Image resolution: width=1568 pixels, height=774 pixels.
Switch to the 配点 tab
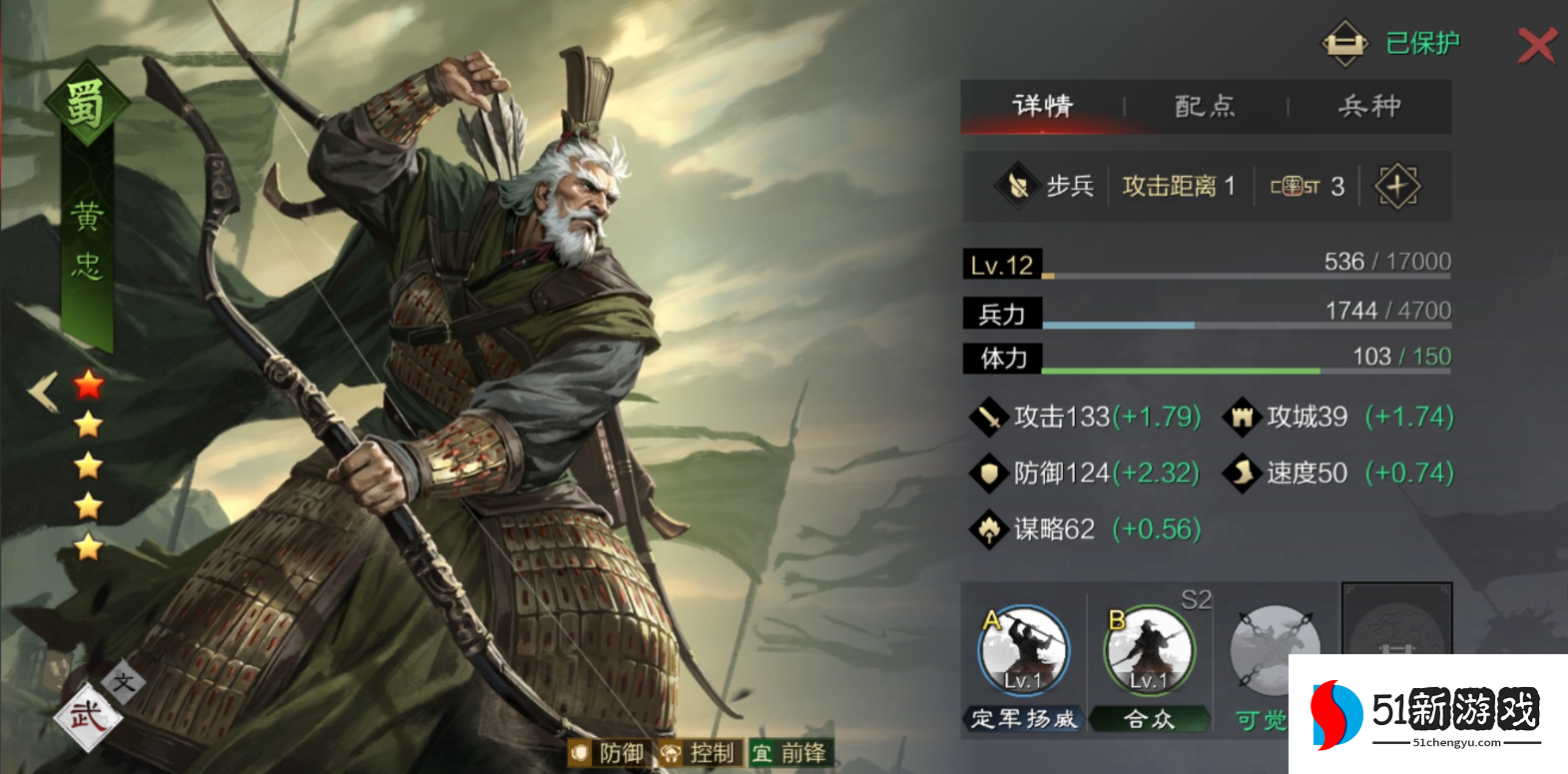point(1203,107)
